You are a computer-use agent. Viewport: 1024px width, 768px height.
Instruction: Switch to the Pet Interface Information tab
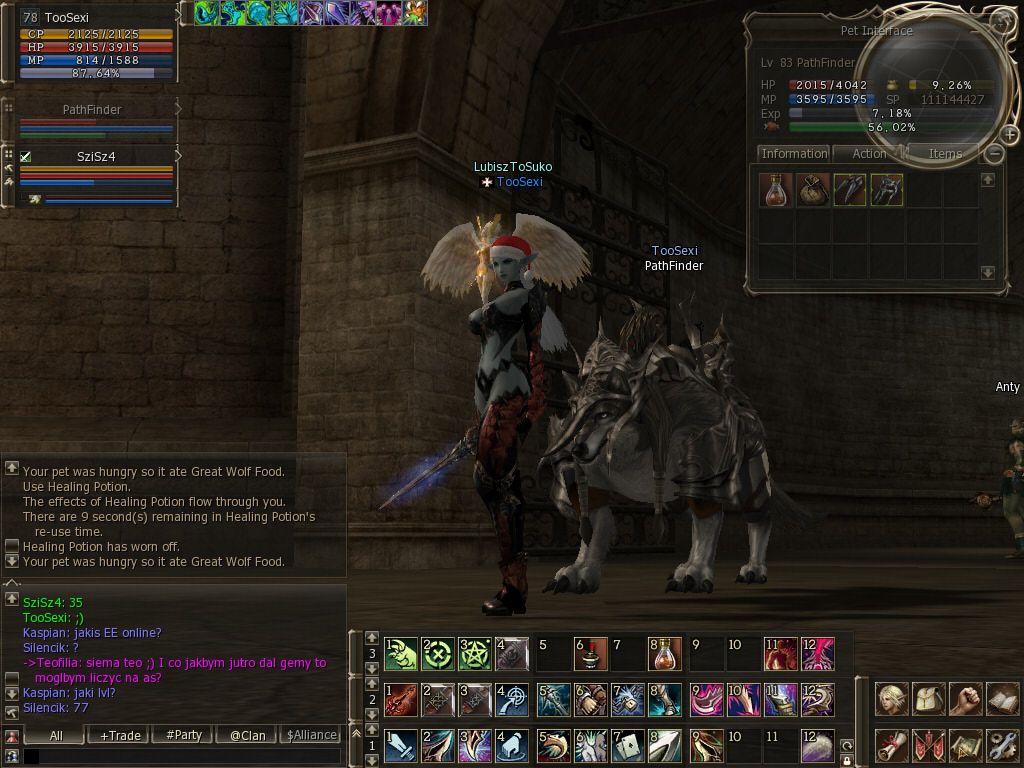tap(794, 154)
